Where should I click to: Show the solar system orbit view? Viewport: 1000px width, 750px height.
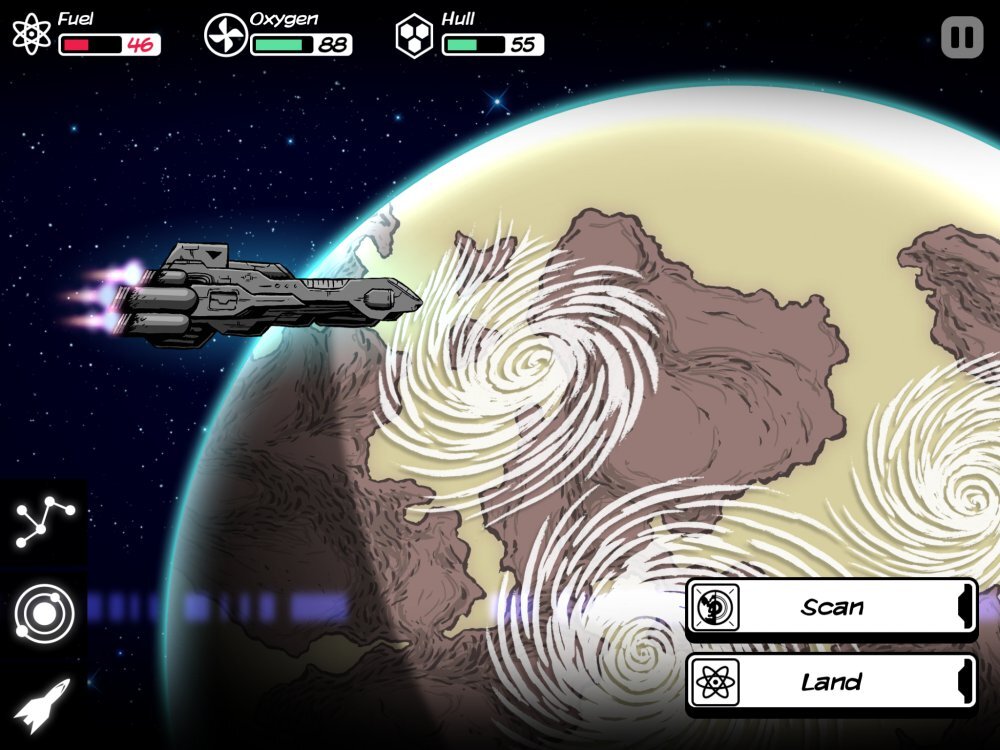click(x=44, y=614)
